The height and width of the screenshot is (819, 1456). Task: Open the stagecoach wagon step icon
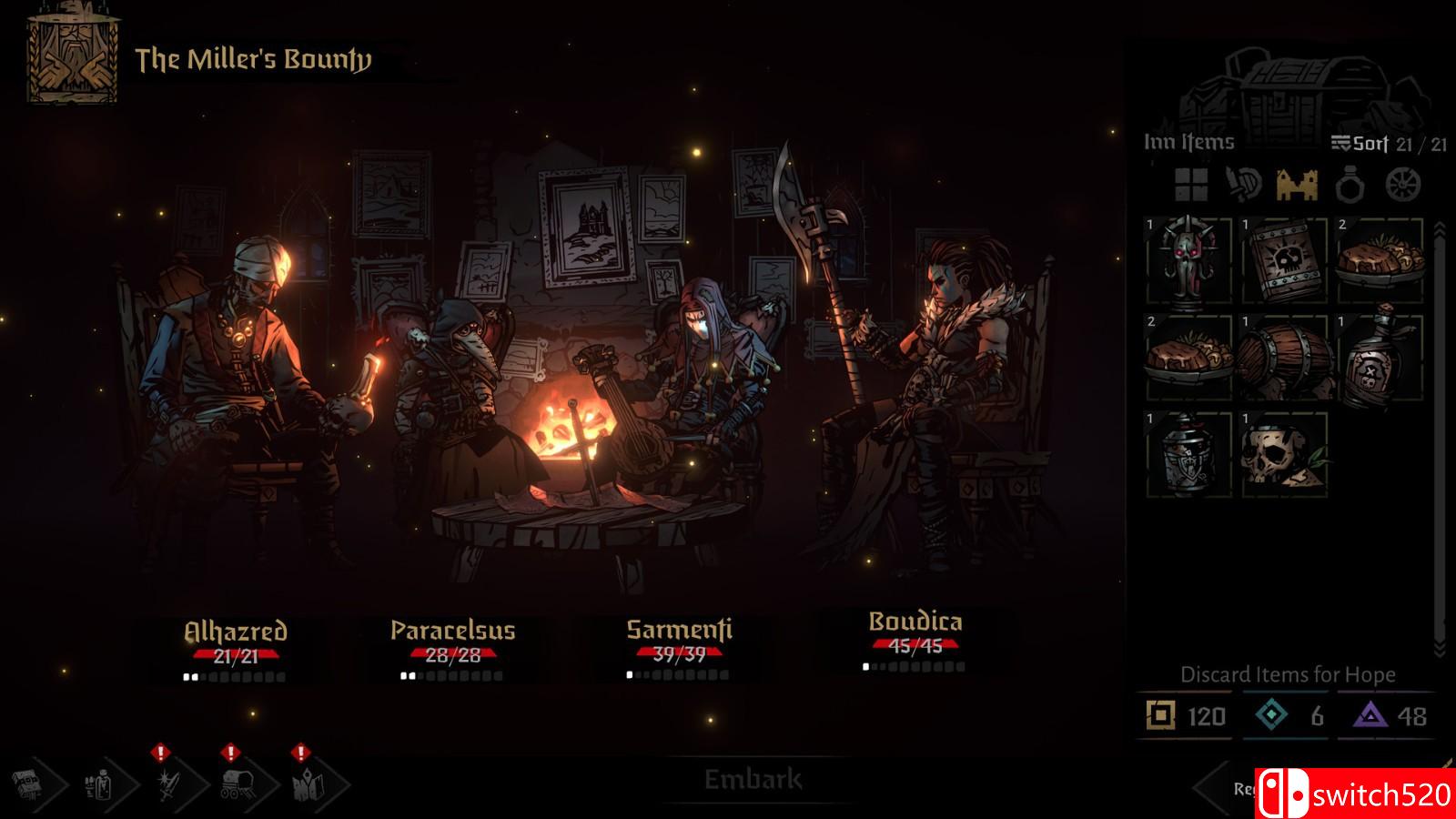[237, 783]
